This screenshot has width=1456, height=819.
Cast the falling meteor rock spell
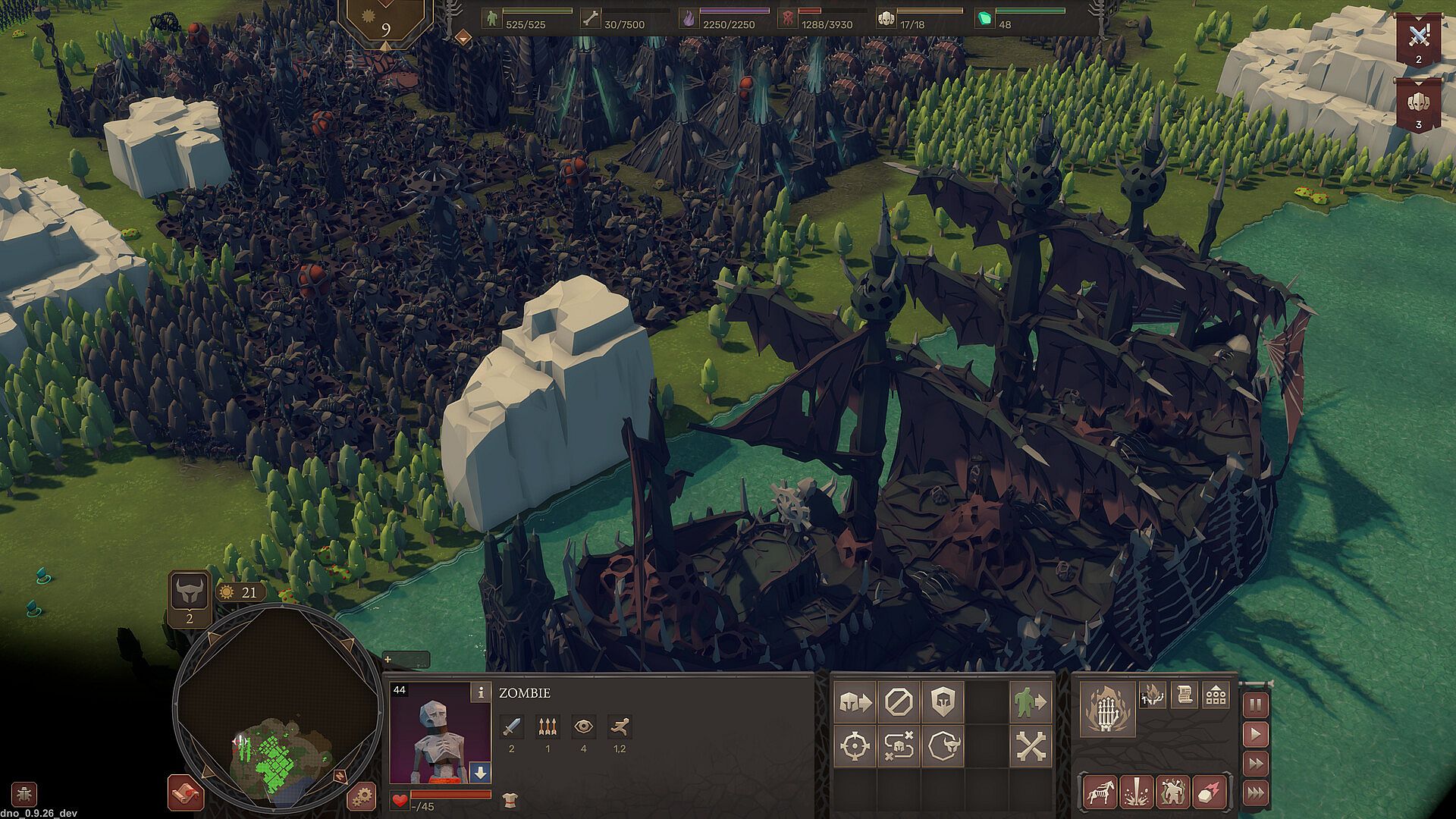pyautogui.click(x=1210, y=792)
